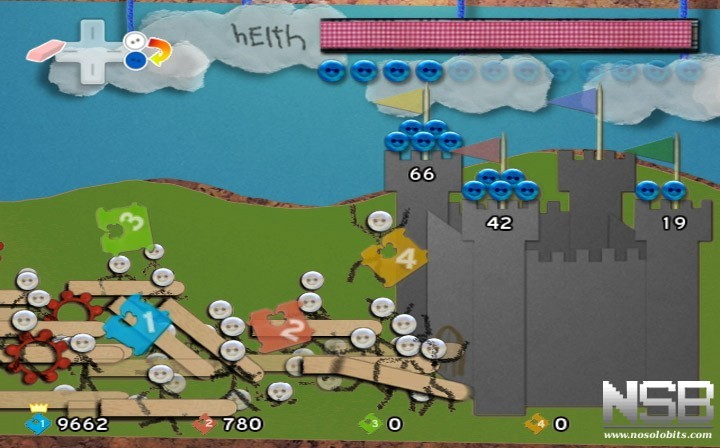Select the red player 2 score badge
The height and width of the screenshot is (448, 720).
tap(206, 423)
